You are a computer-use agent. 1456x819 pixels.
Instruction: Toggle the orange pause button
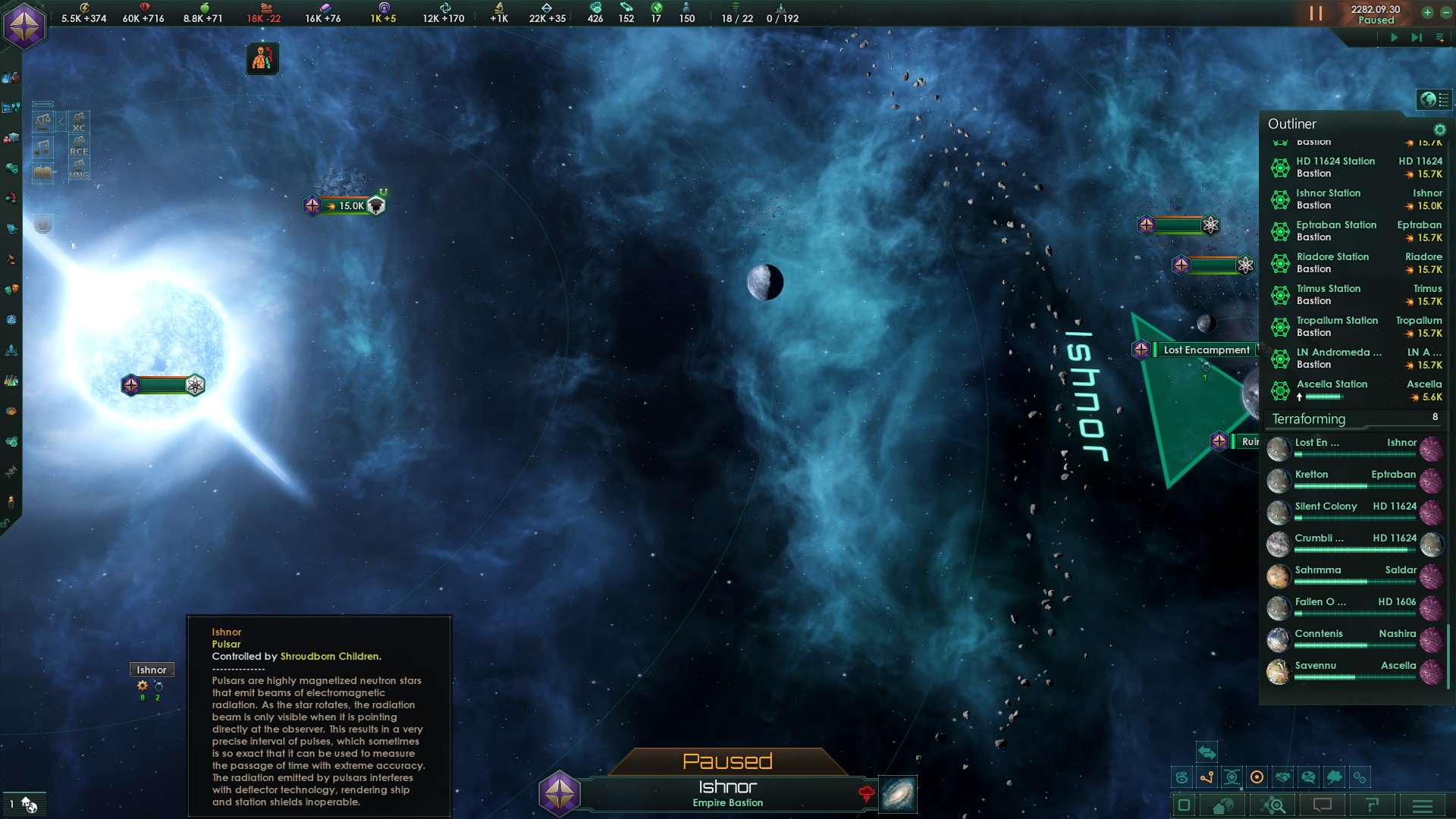(1316, 14)
